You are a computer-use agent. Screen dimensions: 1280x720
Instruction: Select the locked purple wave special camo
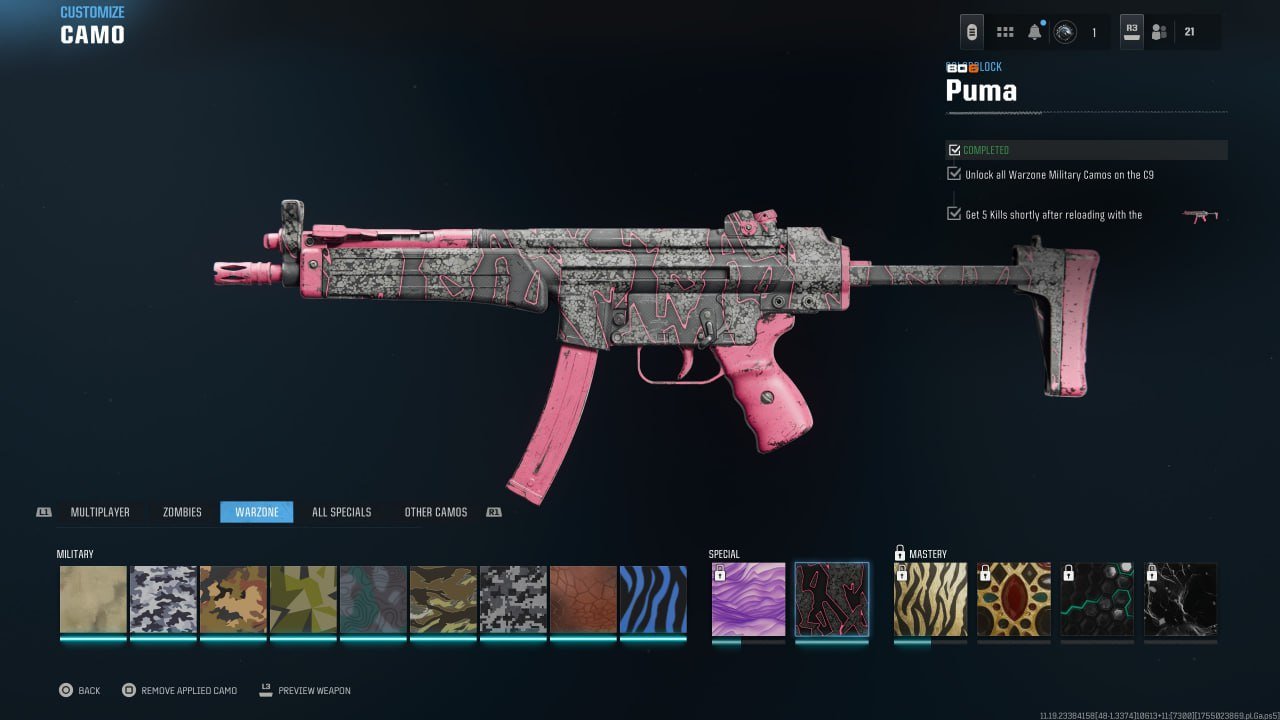748,600
